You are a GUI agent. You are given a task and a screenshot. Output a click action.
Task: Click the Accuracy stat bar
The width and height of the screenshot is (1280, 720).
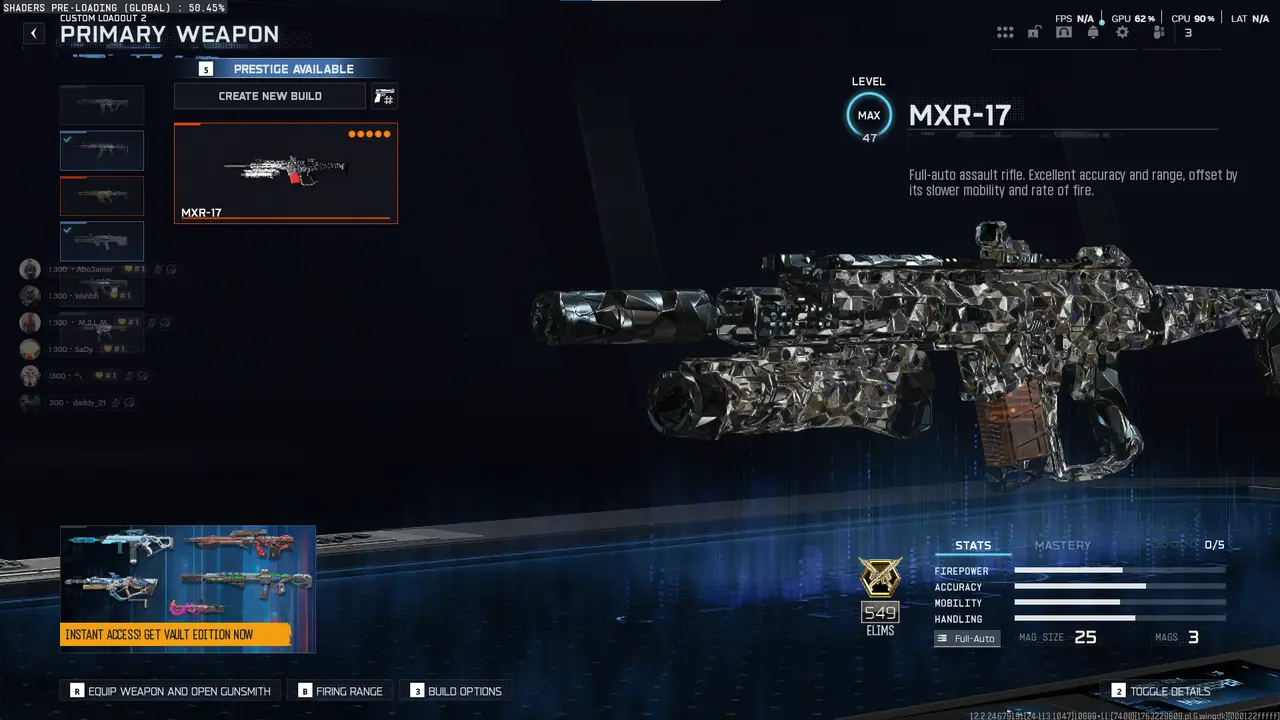(x=1119, y=587)
